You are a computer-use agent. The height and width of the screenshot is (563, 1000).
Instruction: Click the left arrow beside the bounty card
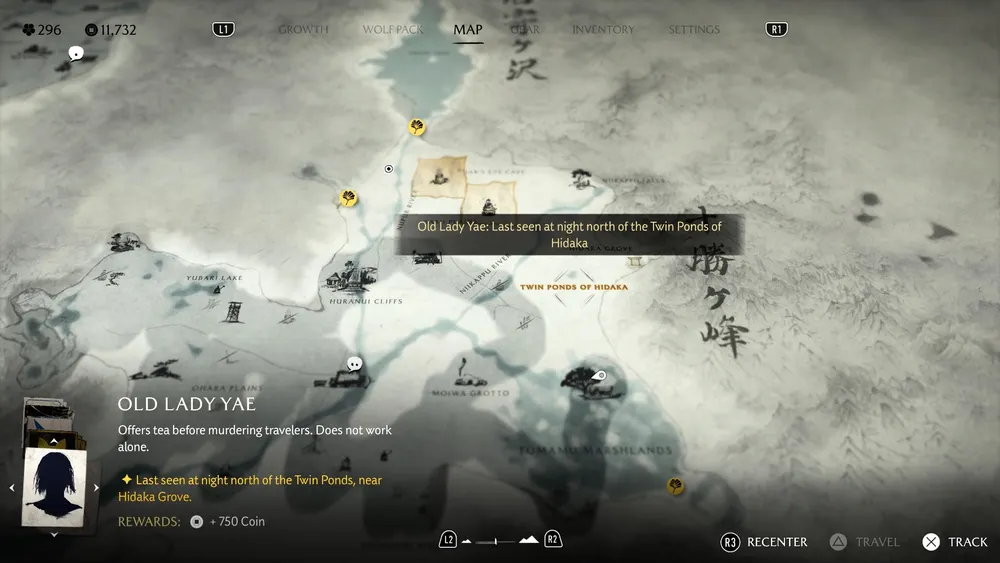click(12, 488)
